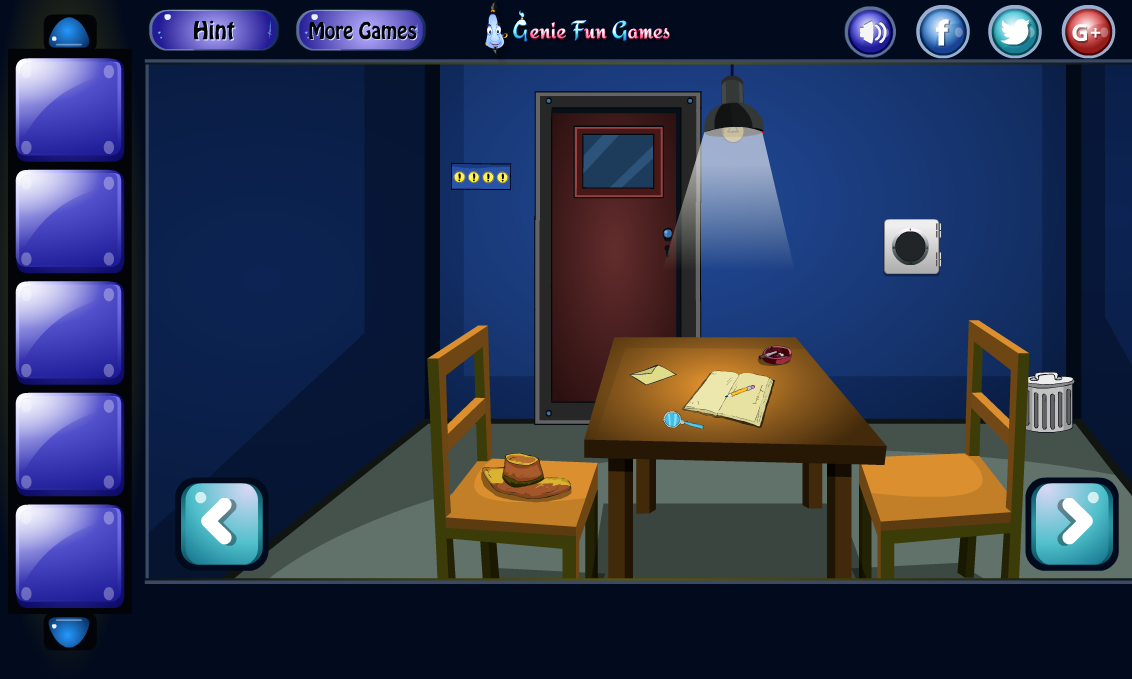1132x679 pixels.
Task: Open the Facebook share icon
Action: click(942, 32)
